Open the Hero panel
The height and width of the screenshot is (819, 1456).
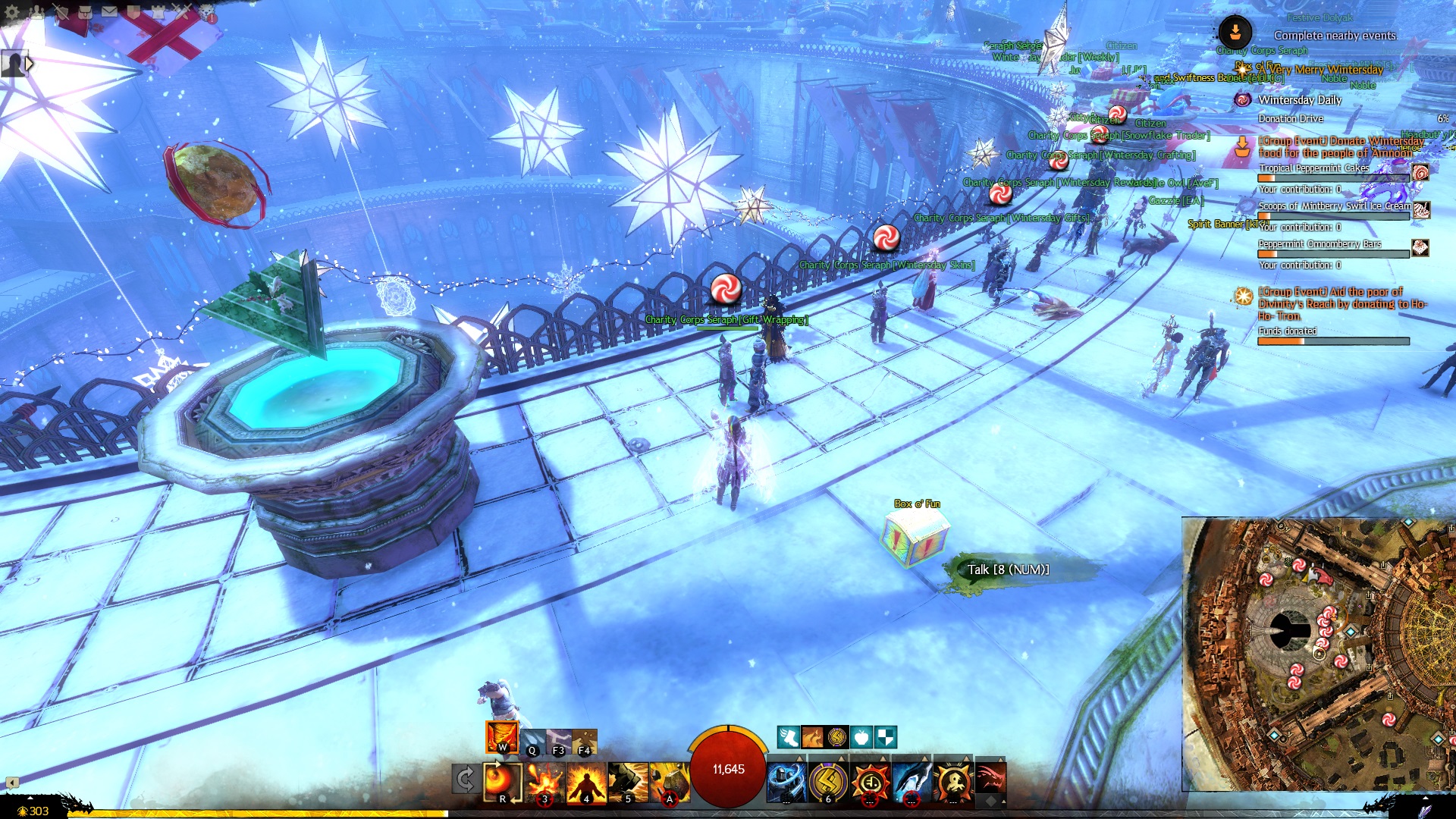pos(61,11)
